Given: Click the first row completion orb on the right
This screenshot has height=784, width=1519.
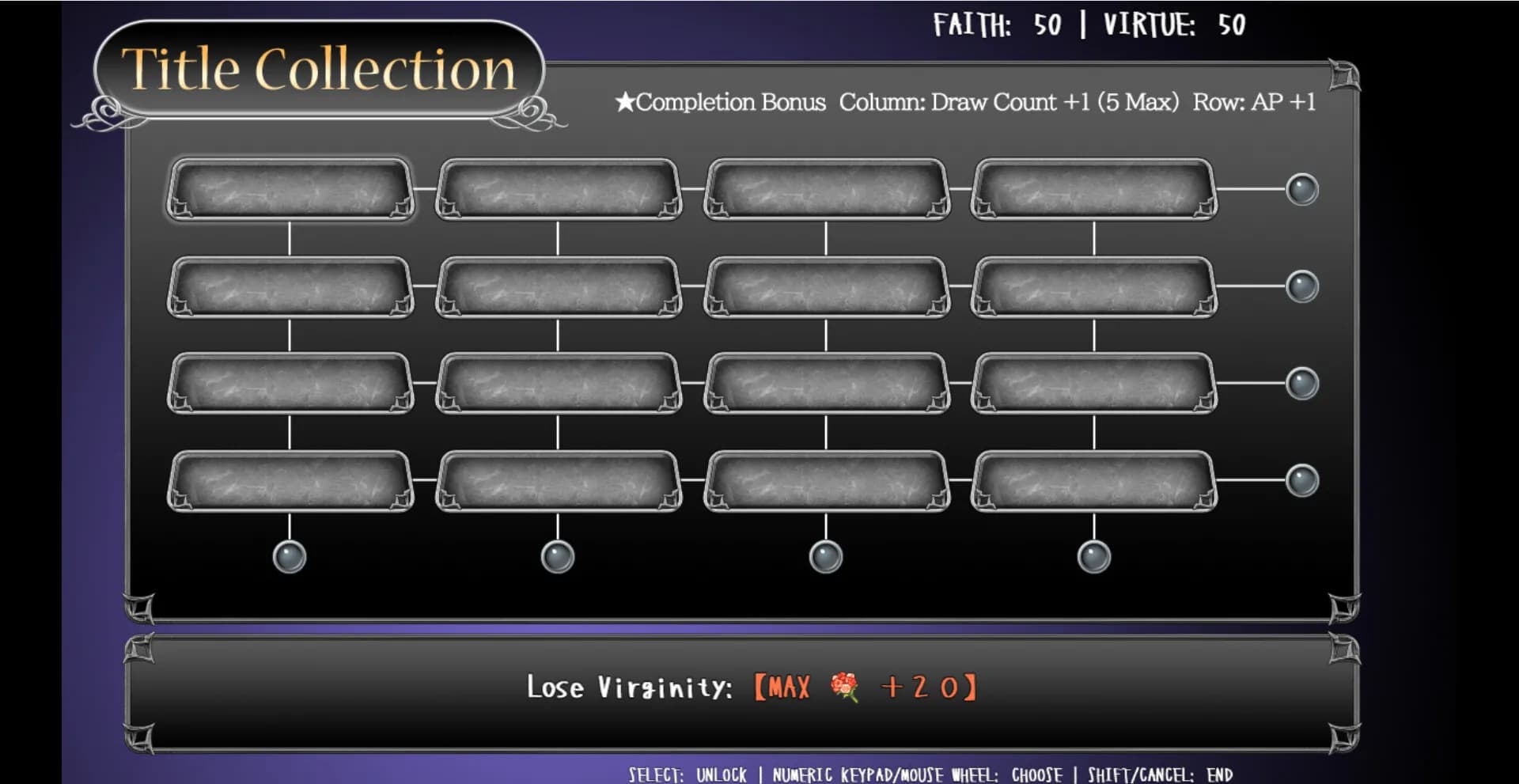Looking at the screenshot, I should click(x=1300, y=188).
